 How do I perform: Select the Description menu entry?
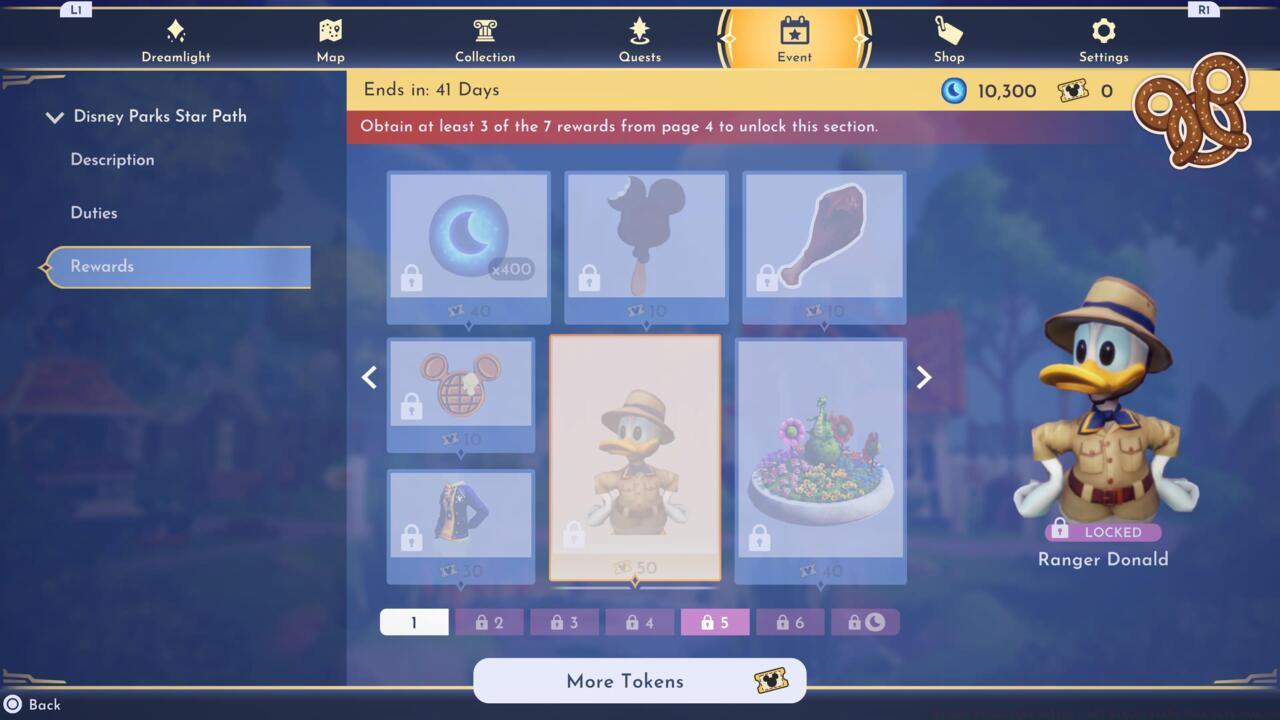[112, 160]
